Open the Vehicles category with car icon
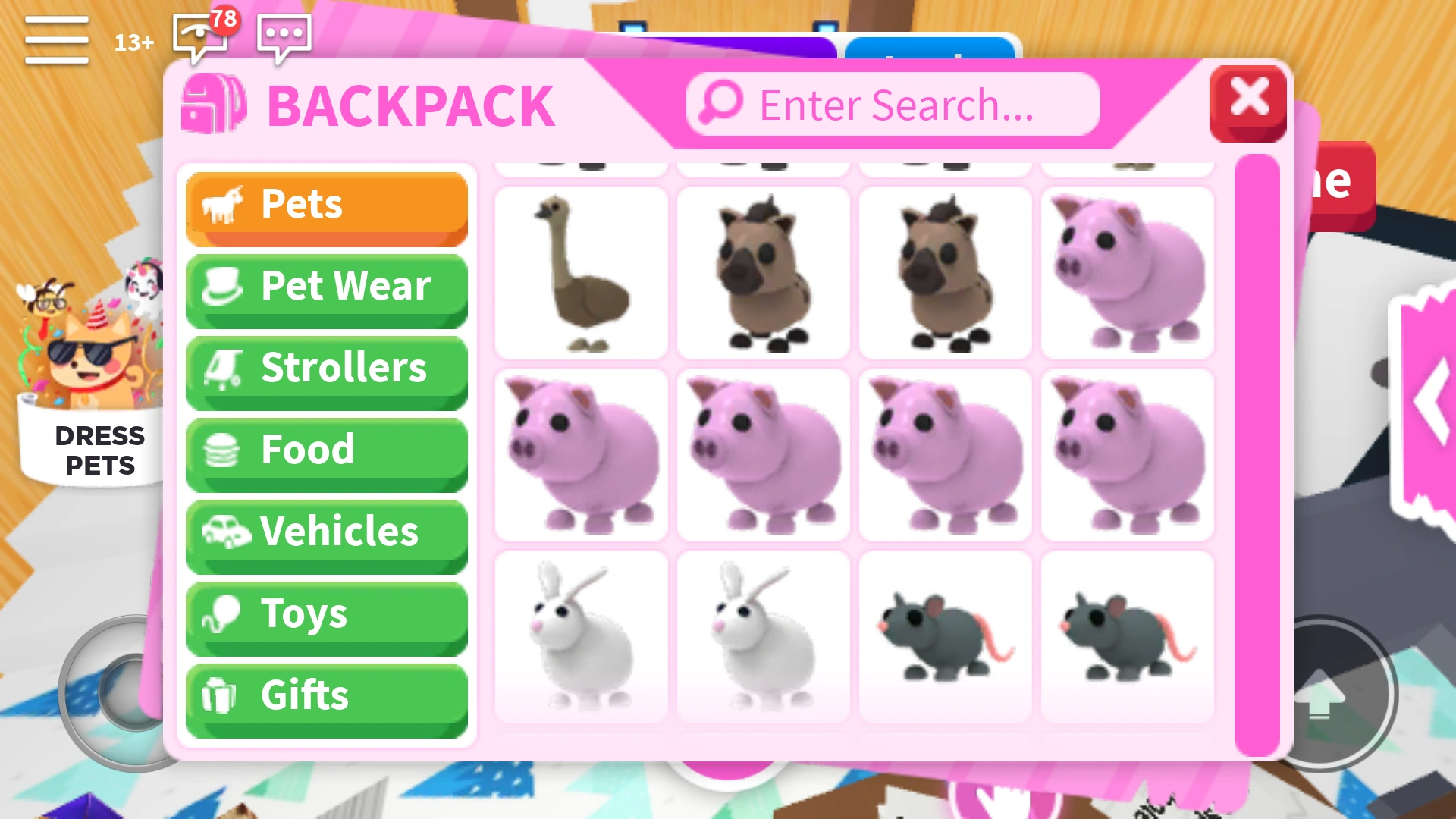The width and height of the screenshot is (1456, 819). pos(326,532)
